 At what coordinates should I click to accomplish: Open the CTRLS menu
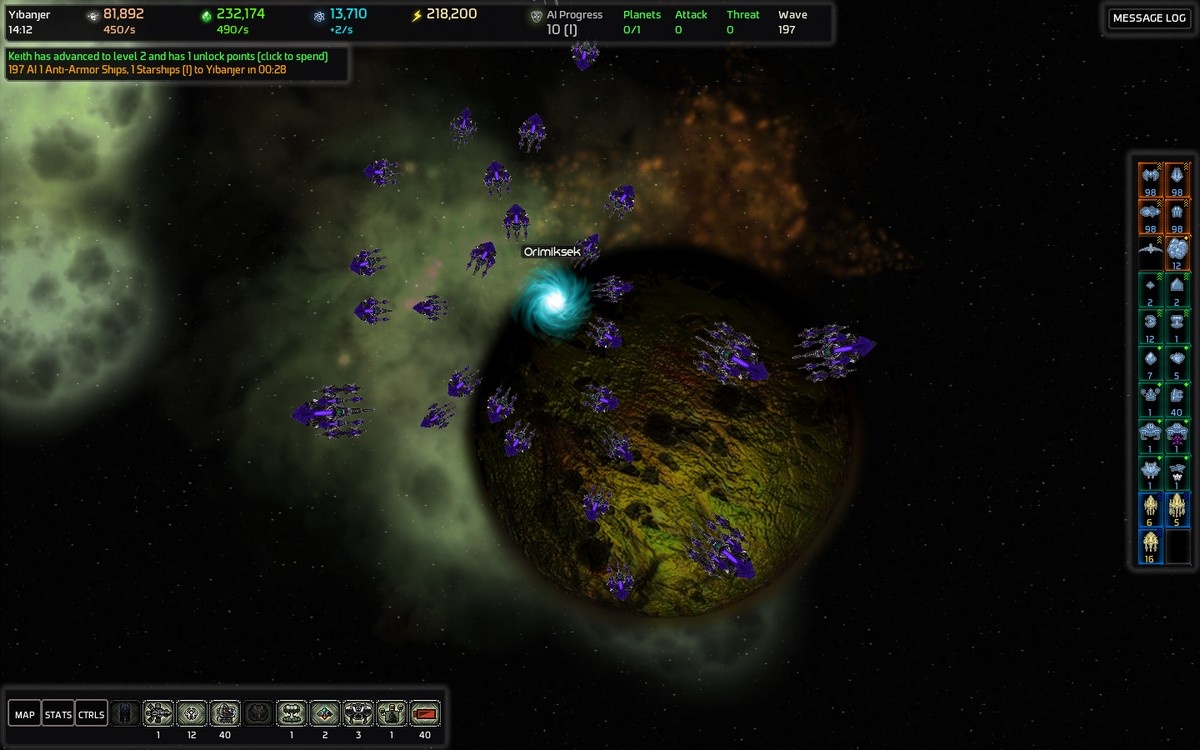91,714
